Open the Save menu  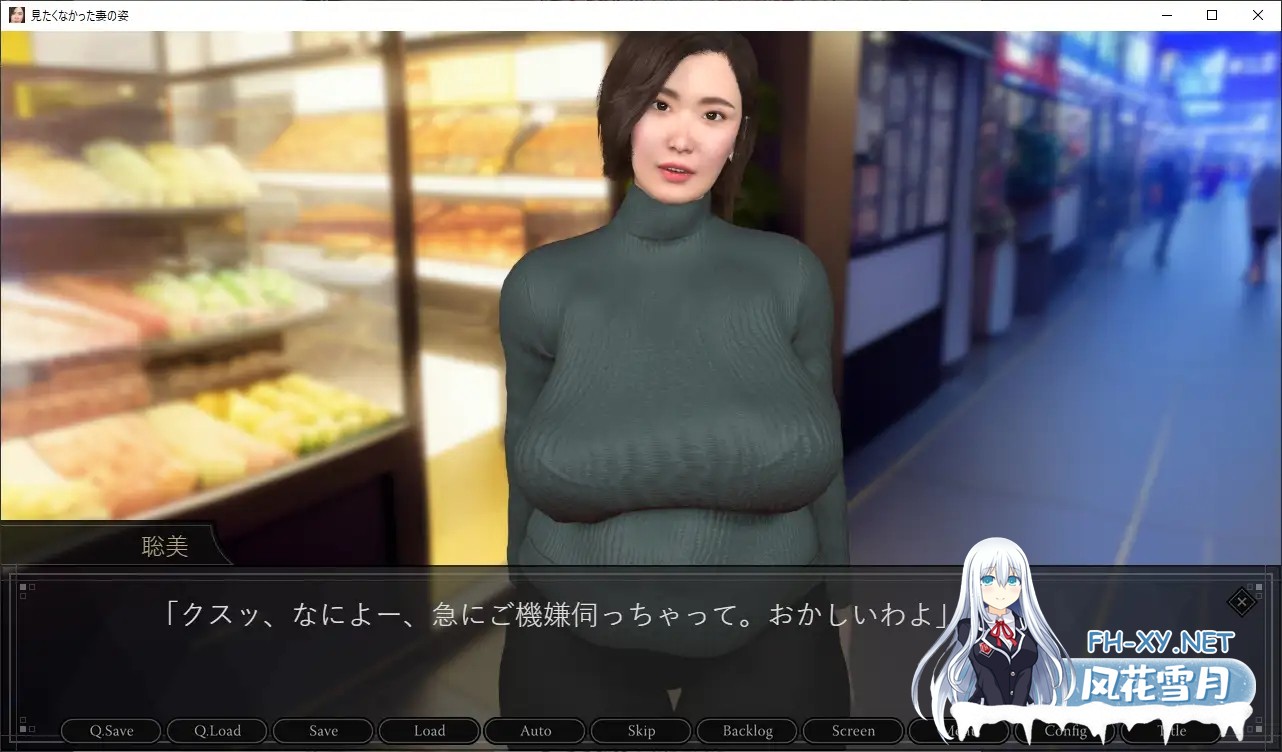tap(323, 731)
